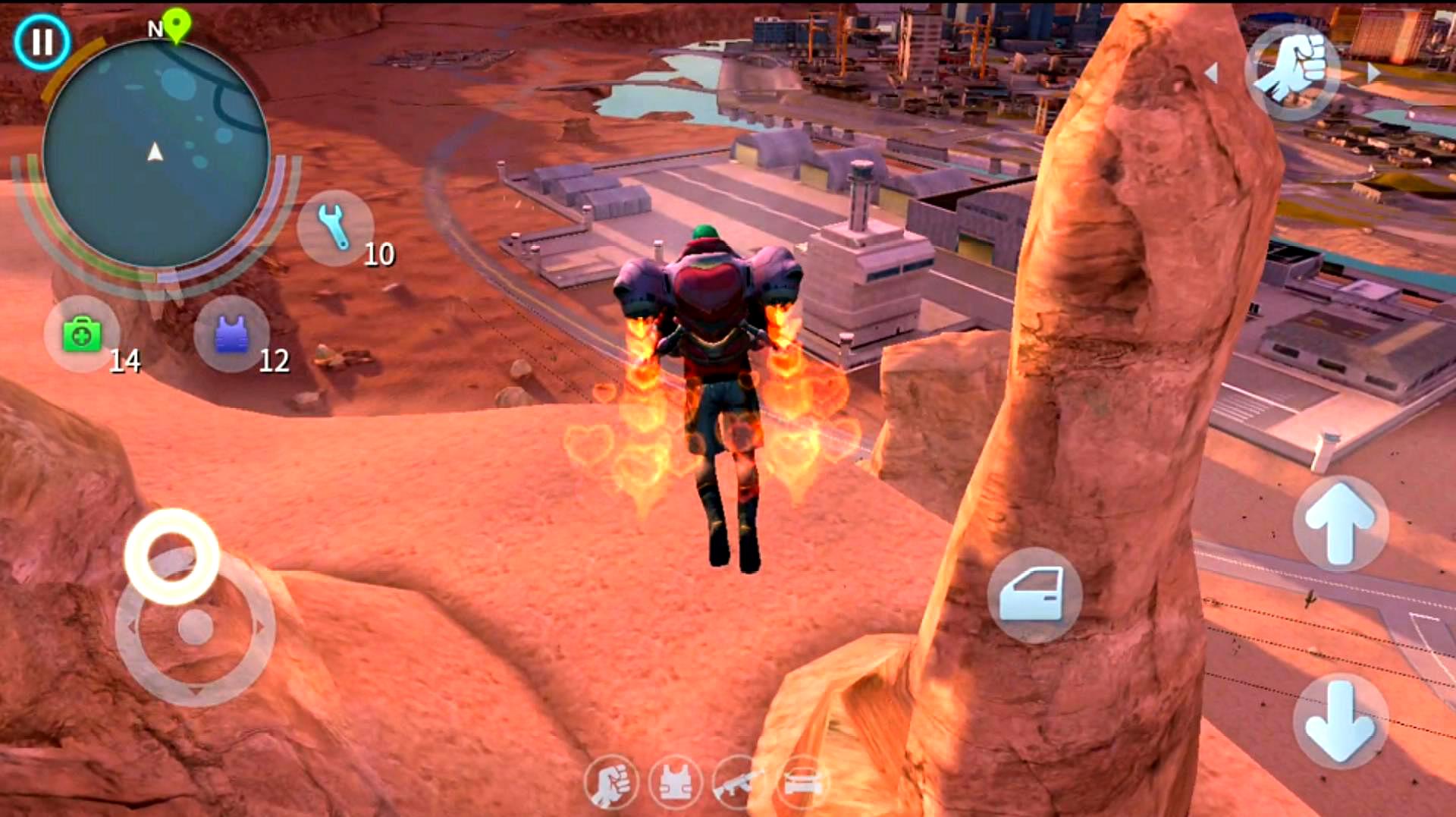
Task: Fly upward with the up arrow button
Action: click(1340, 524)
